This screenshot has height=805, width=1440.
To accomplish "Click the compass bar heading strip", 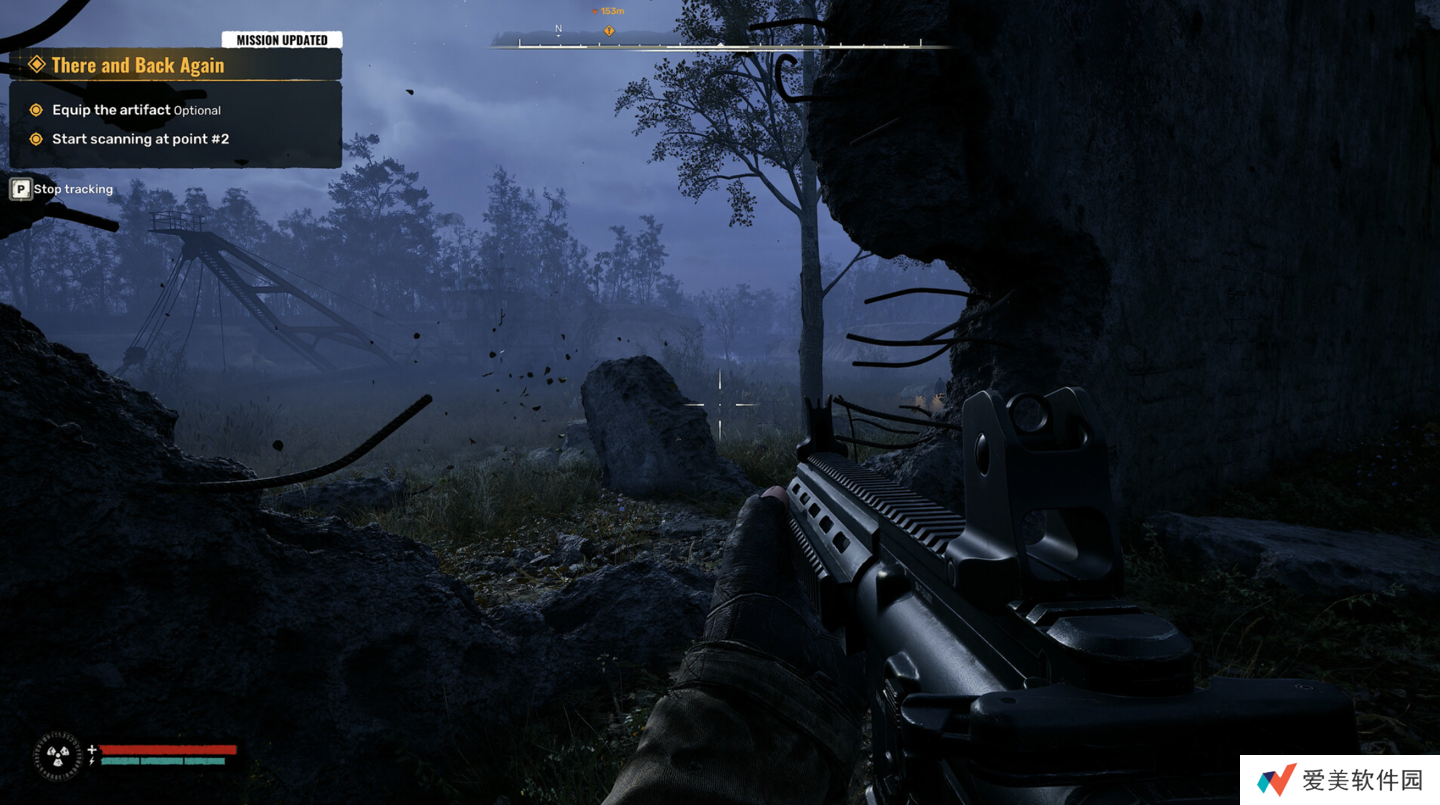I will (x=720, y=43).
